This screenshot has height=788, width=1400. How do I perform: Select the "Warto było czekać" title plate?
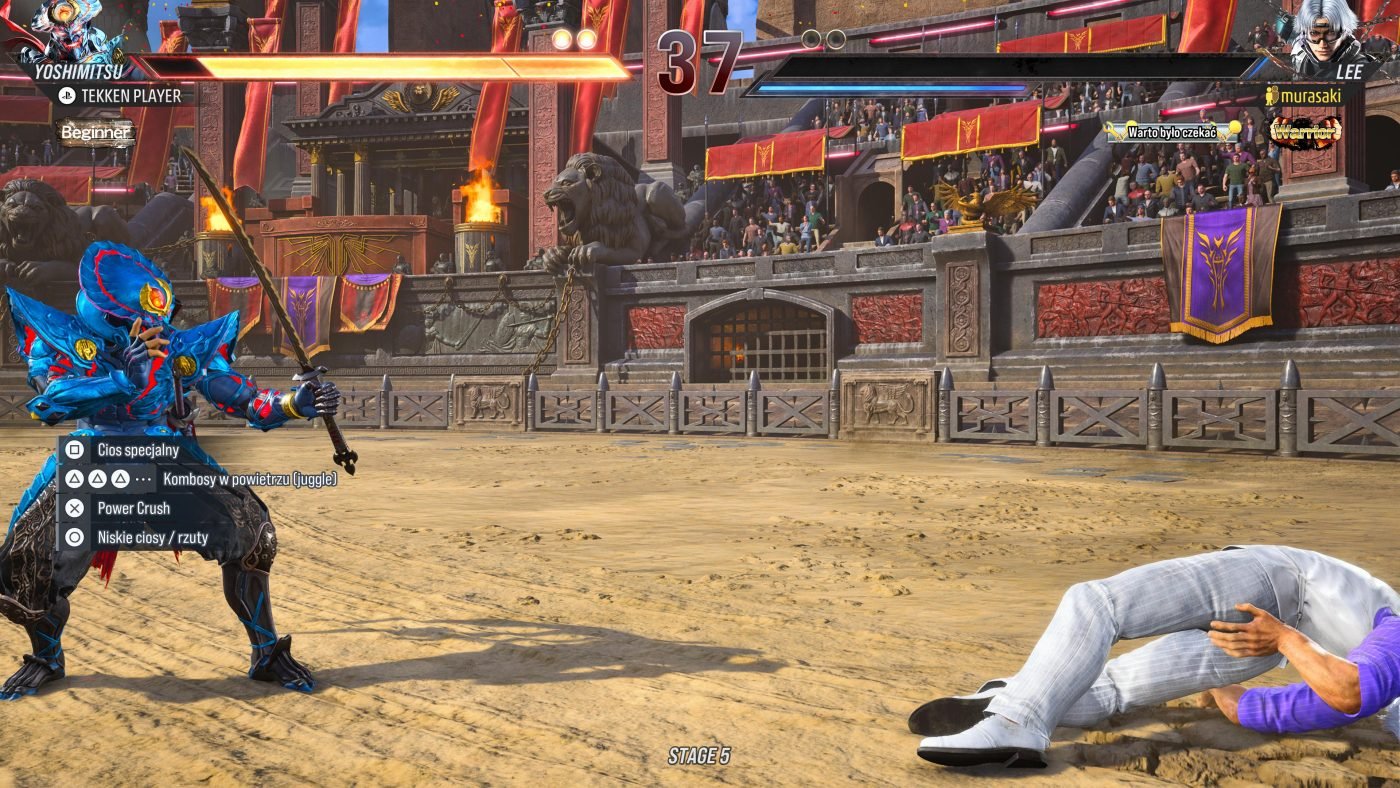click(1172, 131)
